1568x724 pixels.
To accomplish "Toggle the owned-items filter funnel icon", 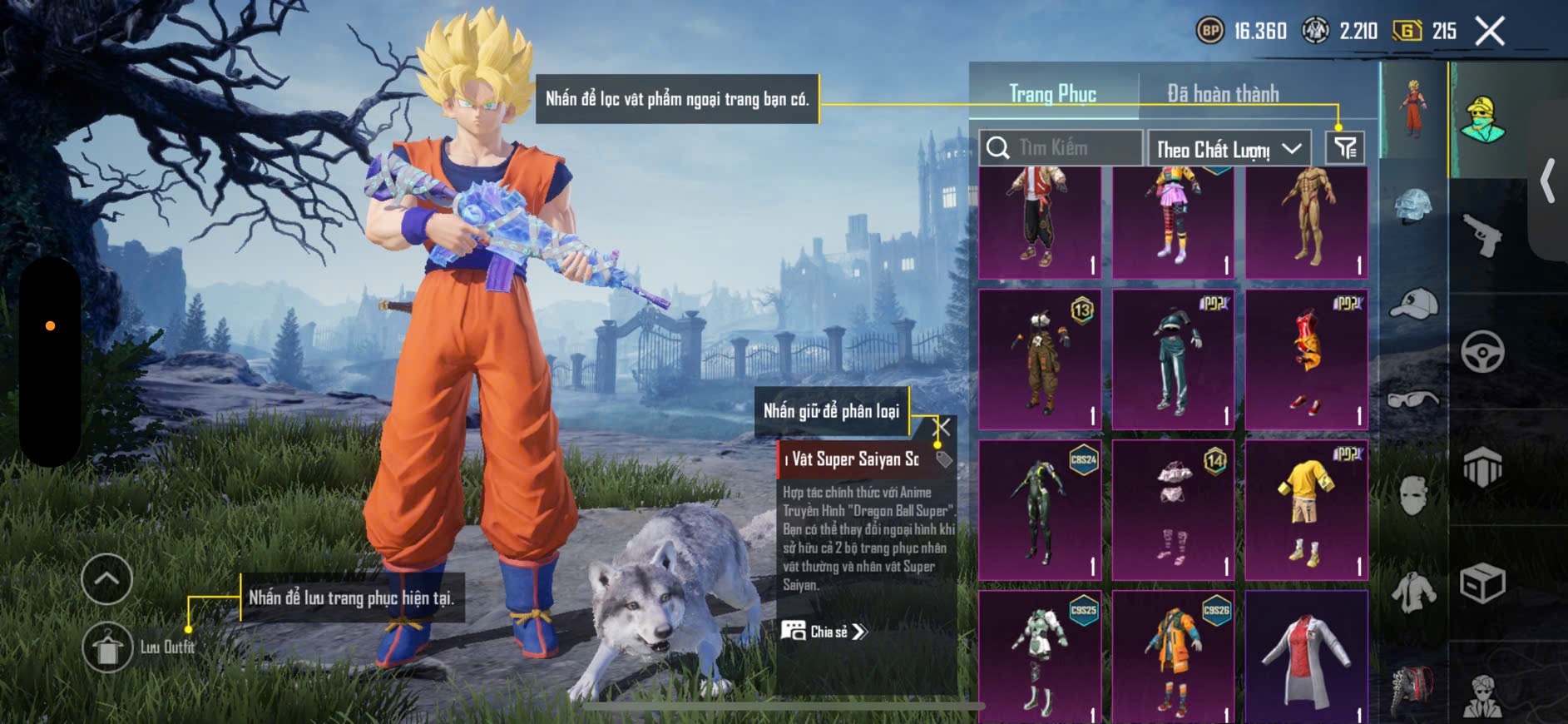I will 1344,148.
